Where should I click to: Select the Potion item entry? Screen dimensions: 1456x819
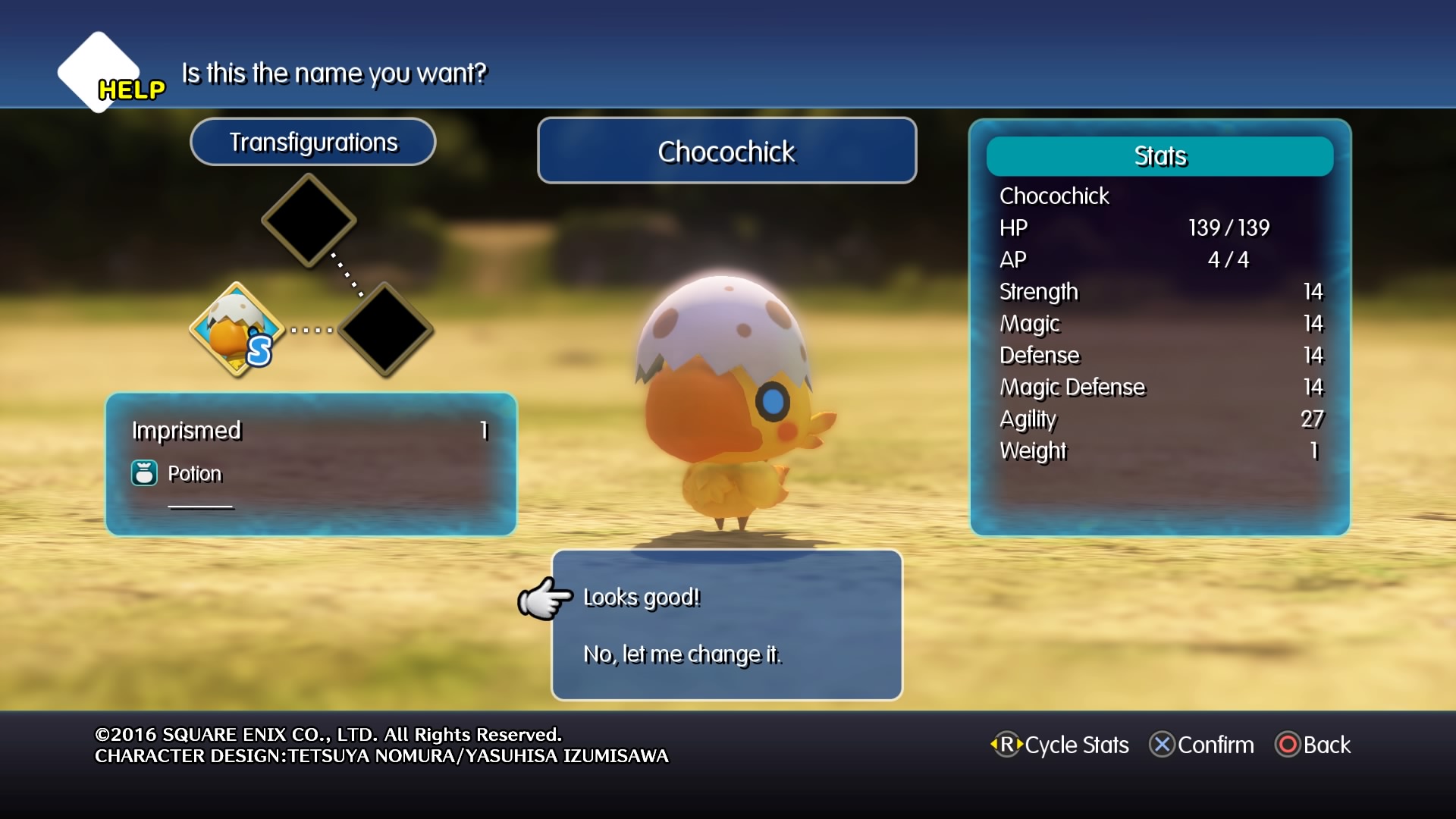(194, 474)
